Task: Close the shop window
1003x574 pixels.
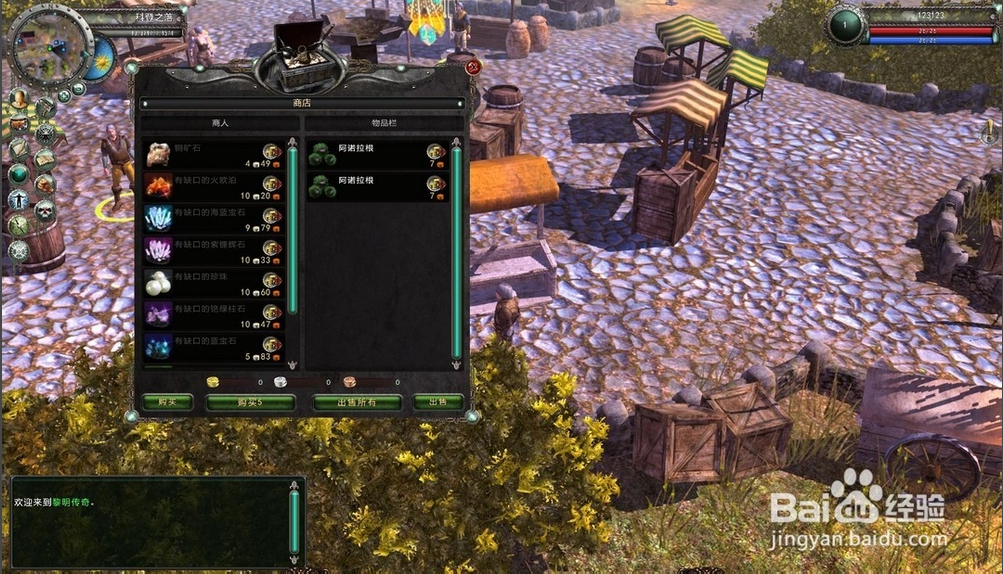Action: [473, 67]
